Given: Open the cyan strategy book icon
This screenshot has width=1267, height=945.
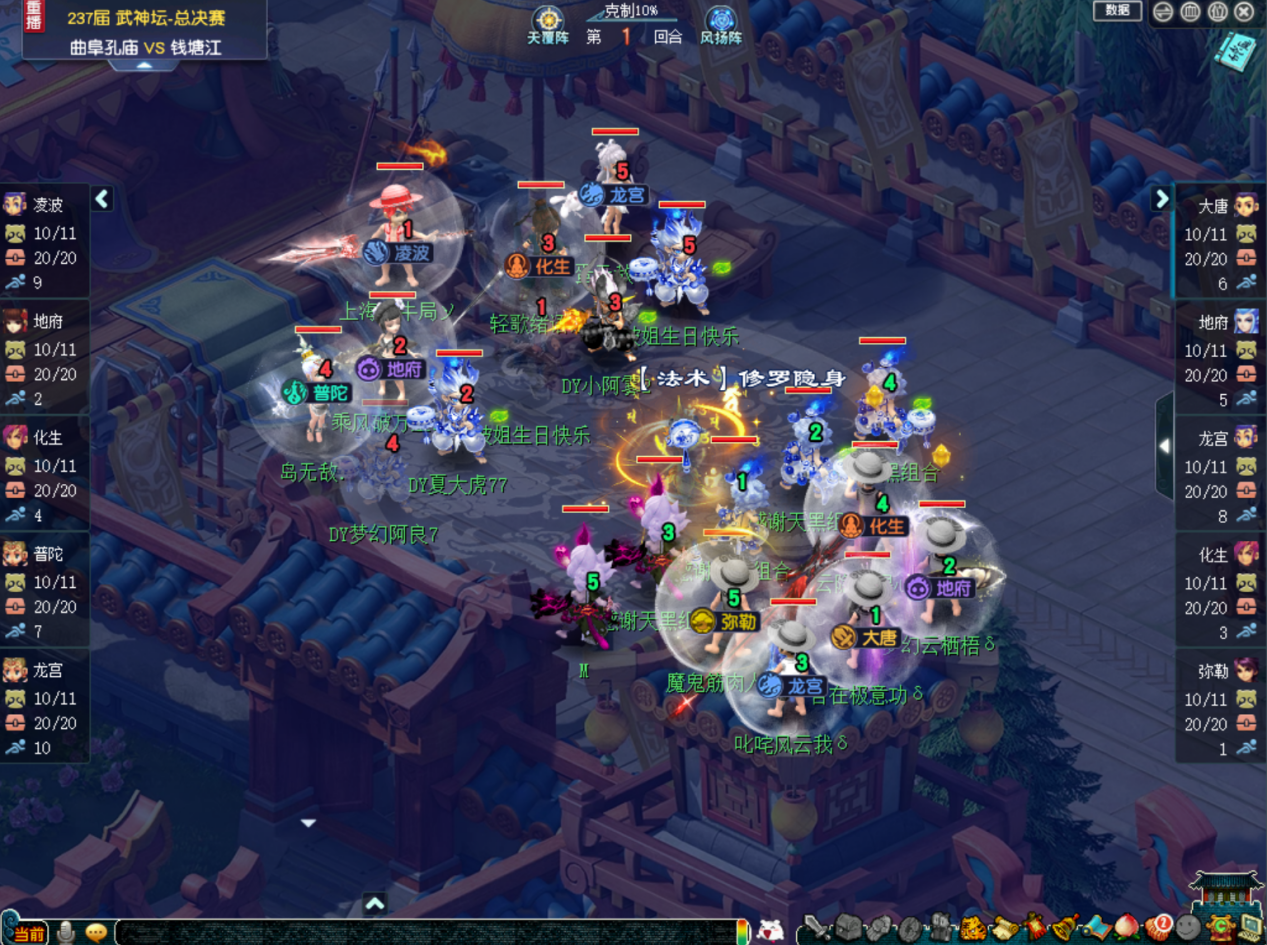Looking at the screenshot, I should coord(1234,50).
